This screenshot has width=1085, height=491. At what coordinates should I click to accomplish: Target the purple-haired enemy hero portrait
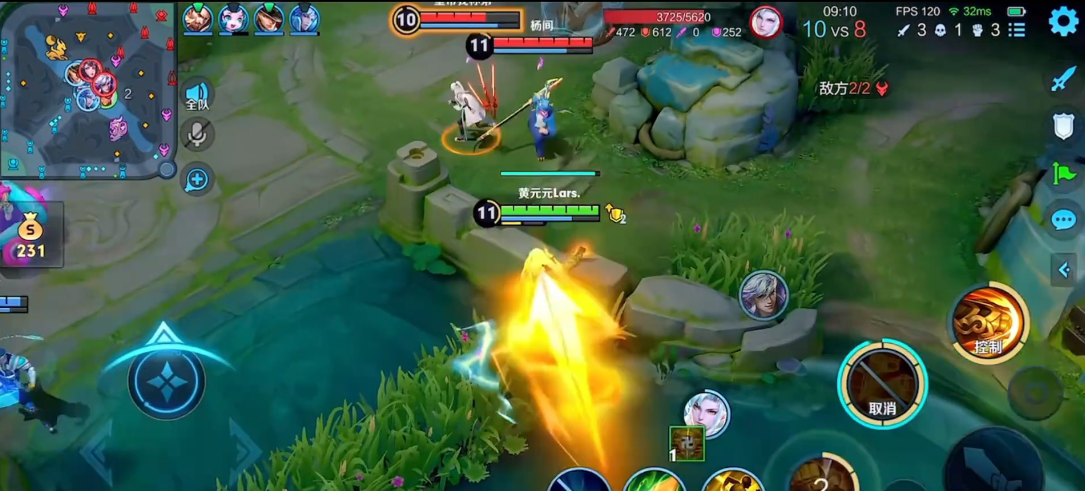(x=763, y=295)
